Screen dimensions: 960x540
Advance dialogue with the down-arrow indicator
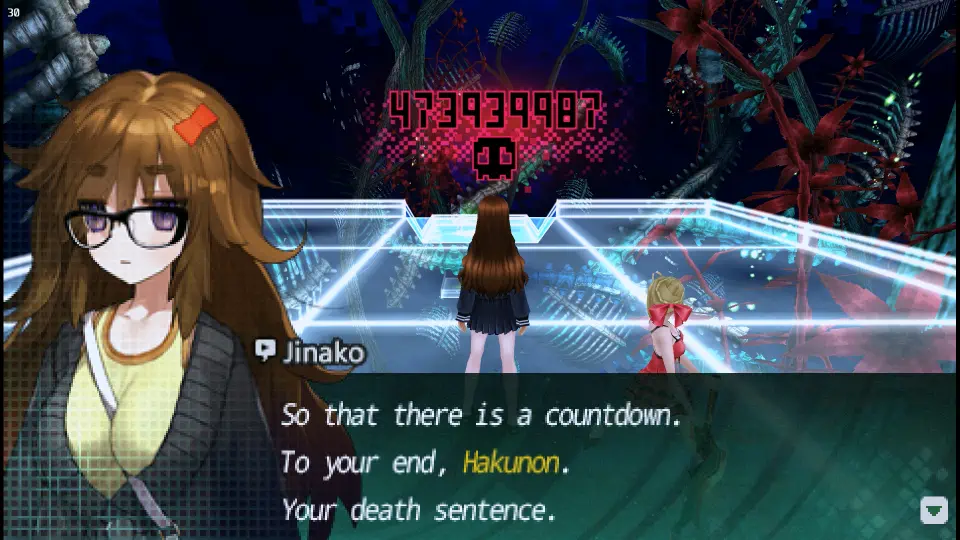pyautogui.click(x=933, y=510)
